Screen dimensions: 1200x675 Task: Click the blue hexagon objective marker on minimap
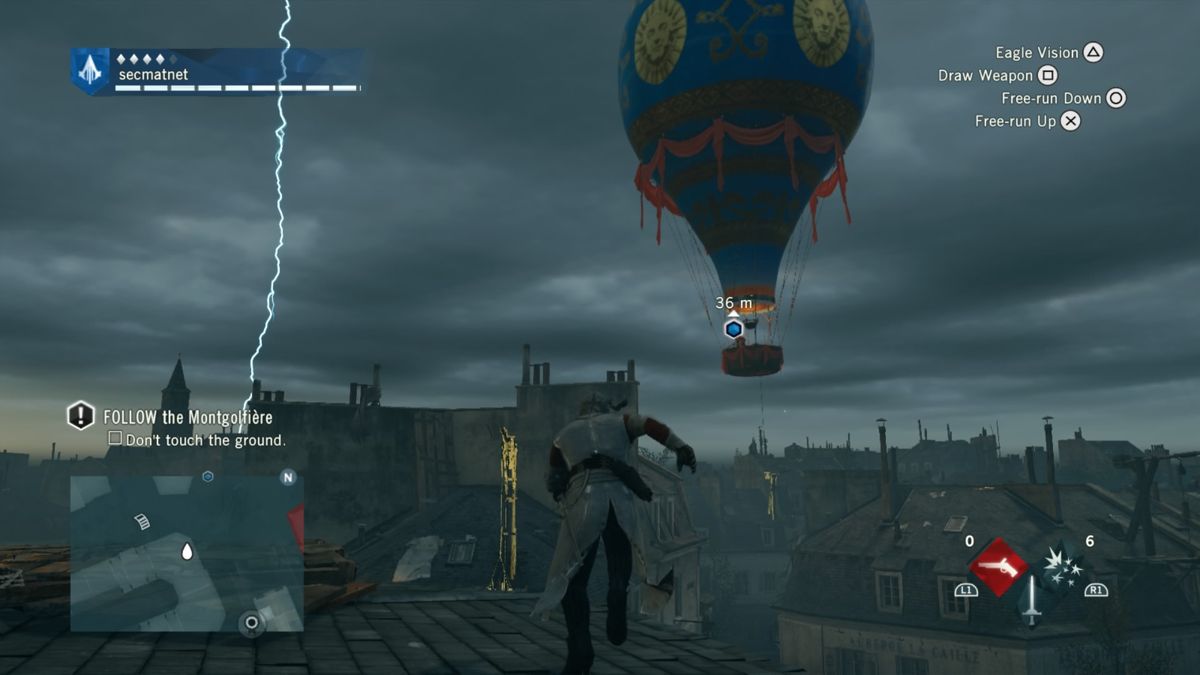click(207, 477)
